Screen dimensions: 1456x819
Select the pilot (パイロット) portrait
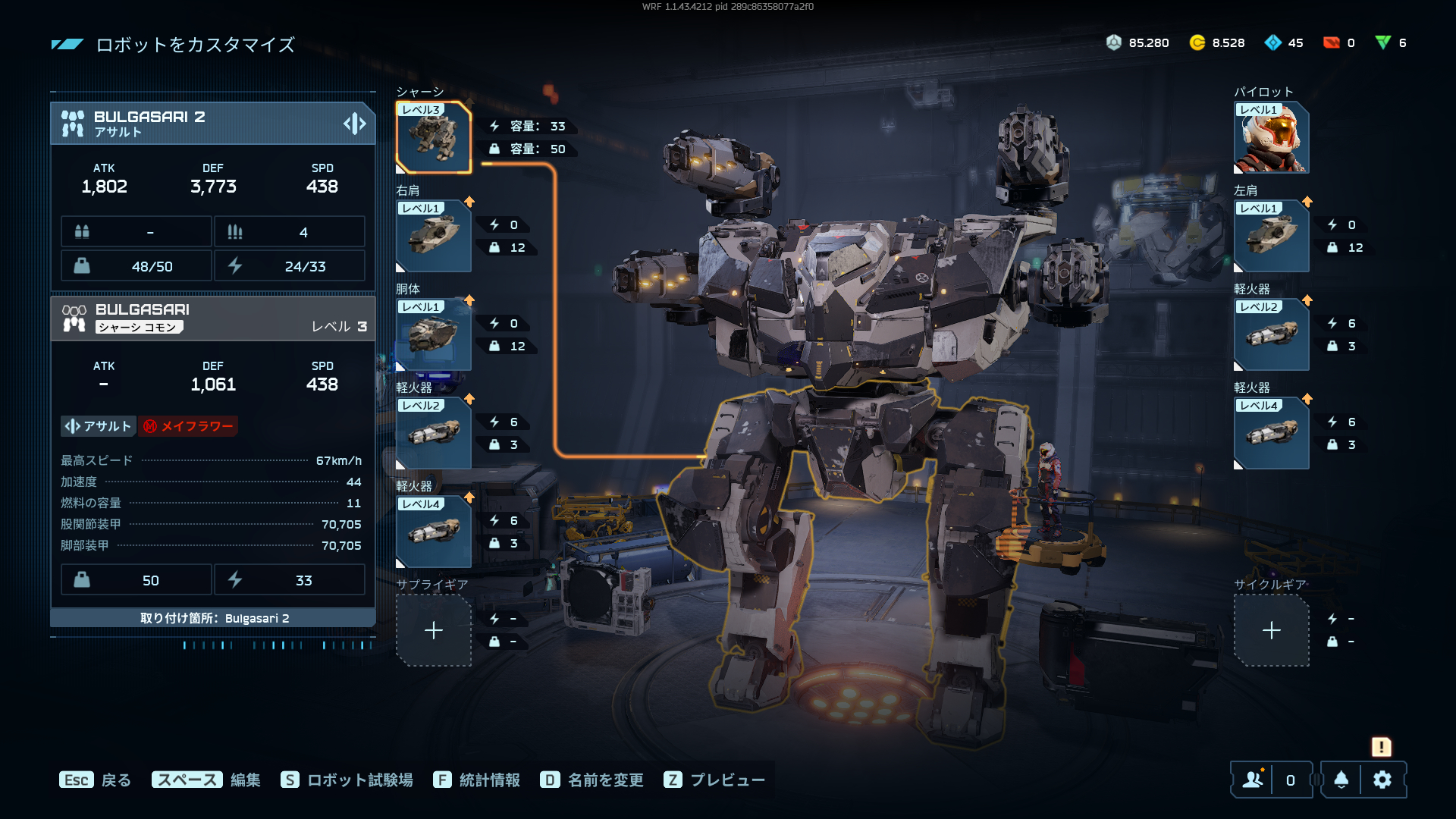[x=1271, y=138]
